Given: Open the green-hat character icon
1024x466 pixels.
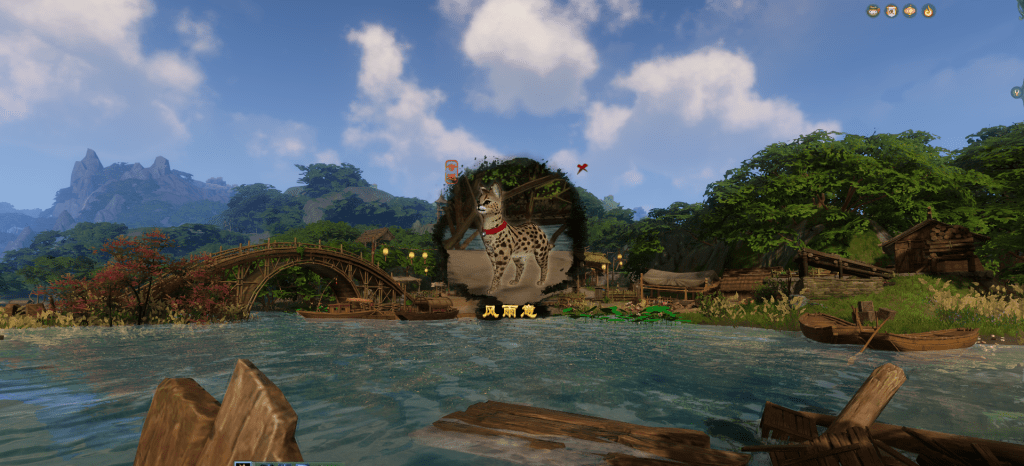Looking at the screenshot, I should pos(873,11).
